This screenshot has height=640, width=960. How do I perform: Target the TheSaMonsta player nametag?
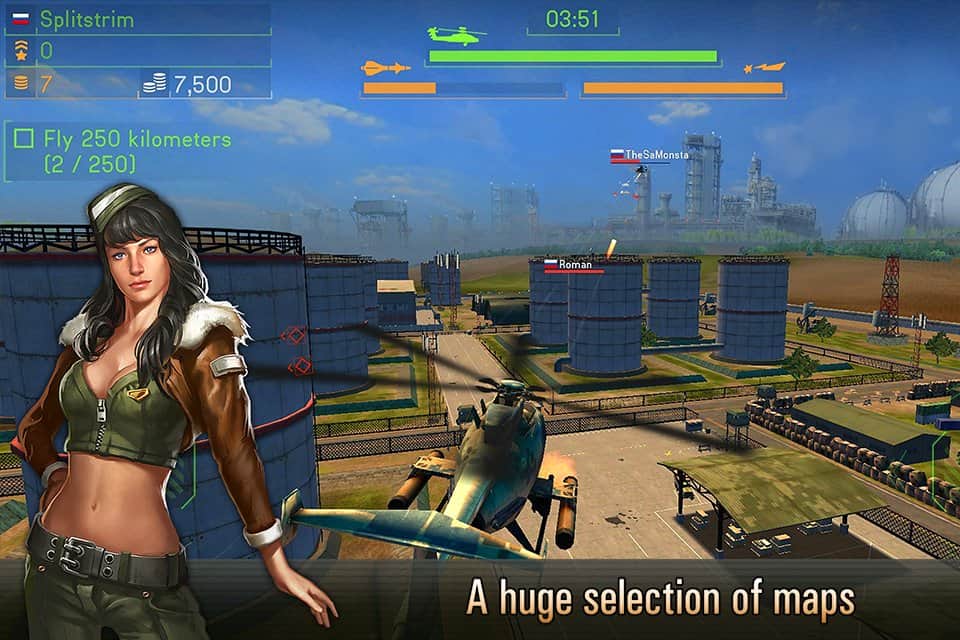click(650, 155)
